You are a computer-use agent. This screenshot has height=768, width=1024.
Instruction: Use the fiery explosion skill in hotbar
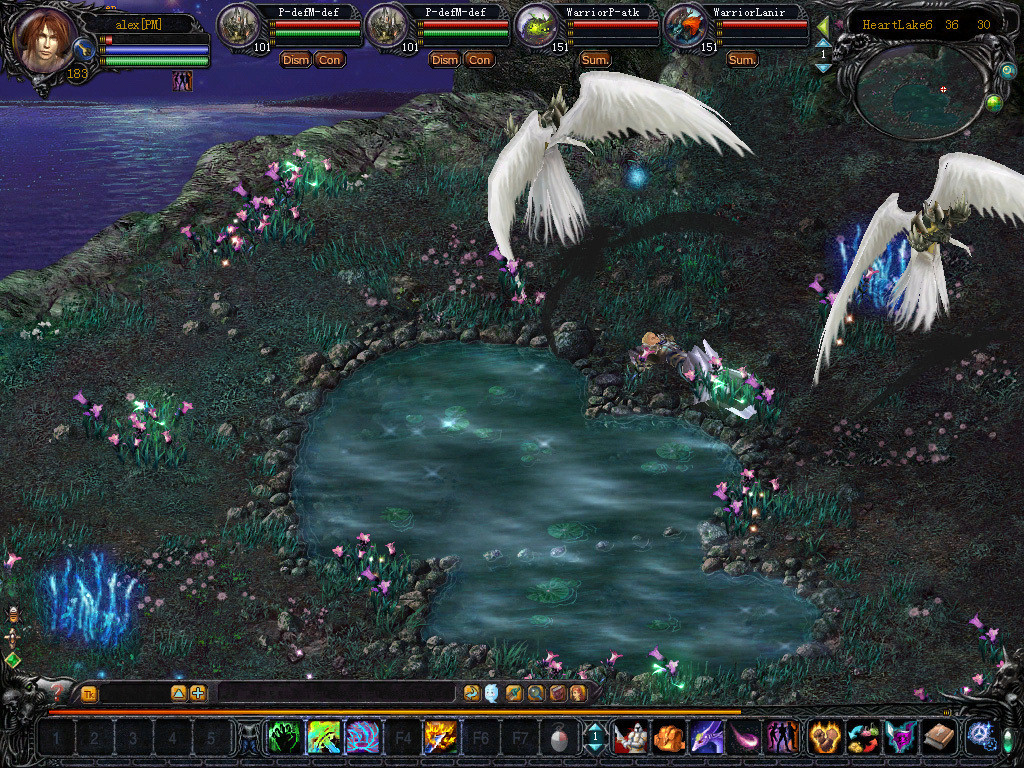(440, 738)
